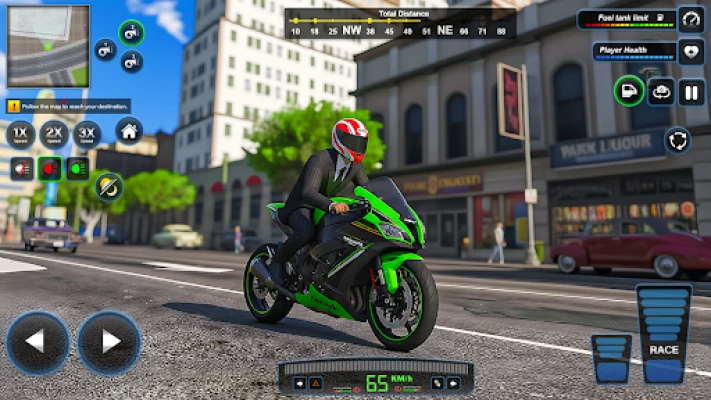Click the player health heart icon
Screen dimensions: 711x400
click(x=691, y=52)
